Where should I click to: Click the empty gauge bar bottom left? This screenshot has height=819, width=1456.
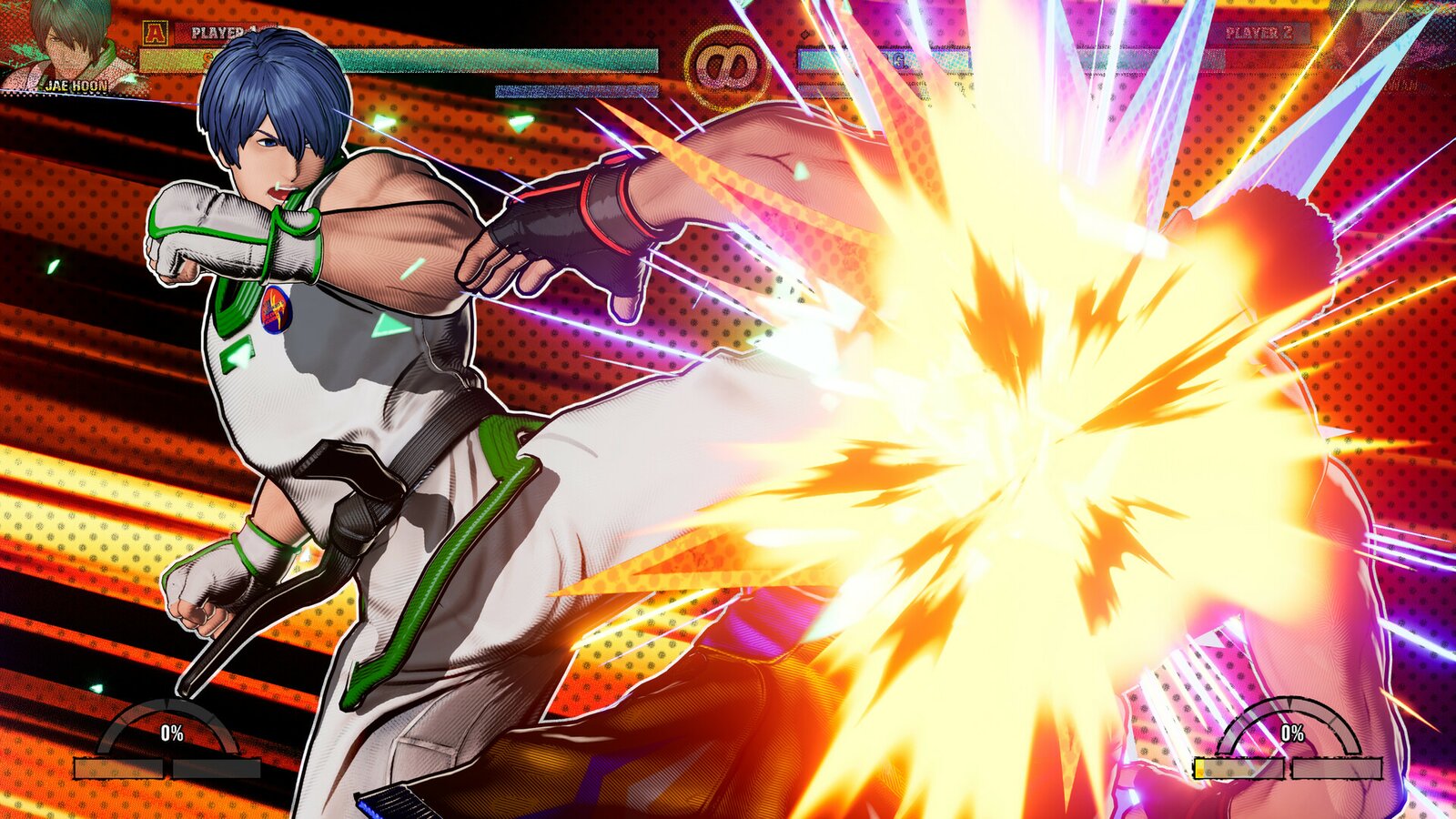click(217, 768)
